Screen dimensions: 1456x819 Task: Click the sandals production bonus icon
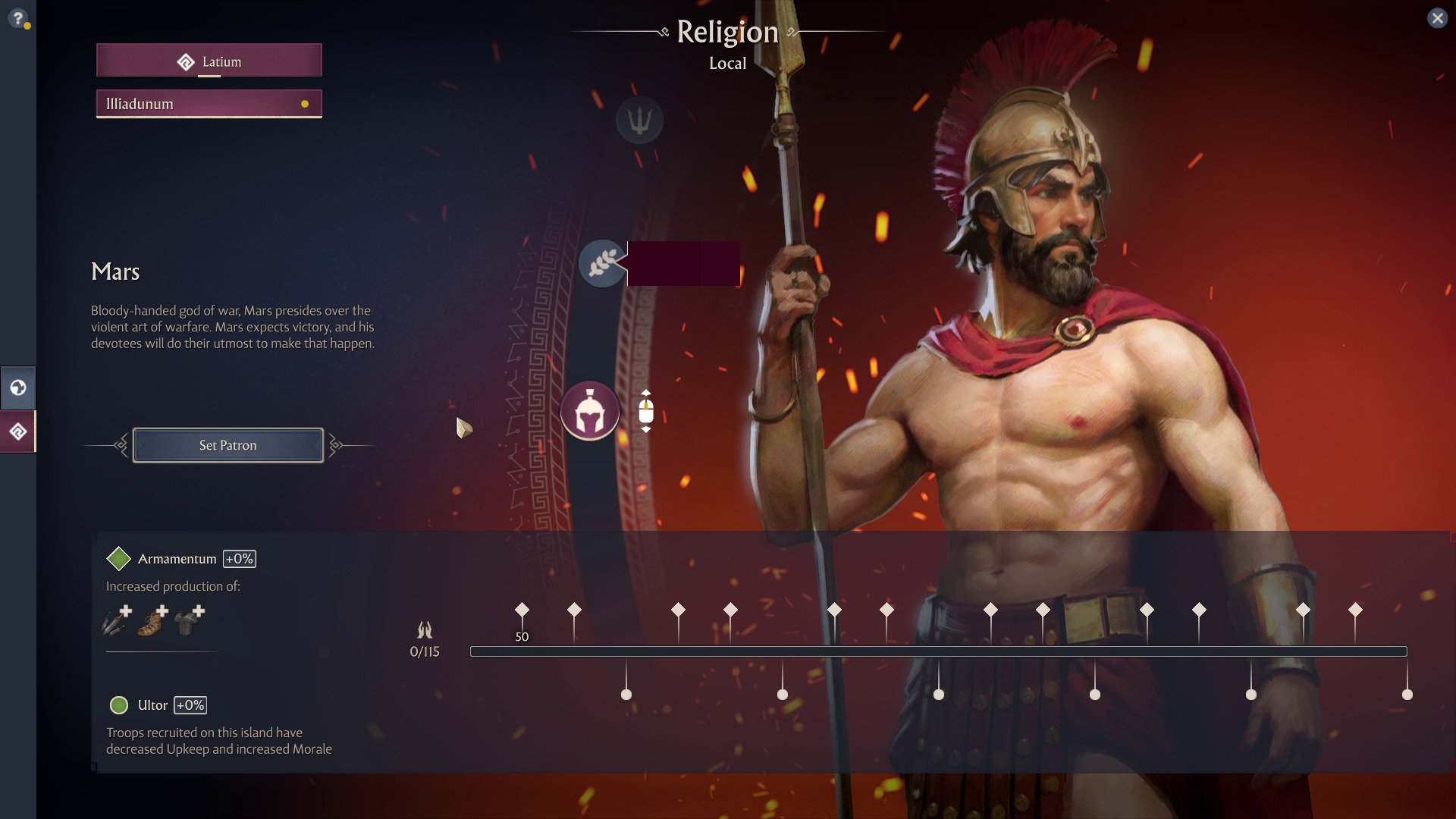pos(153,620)
